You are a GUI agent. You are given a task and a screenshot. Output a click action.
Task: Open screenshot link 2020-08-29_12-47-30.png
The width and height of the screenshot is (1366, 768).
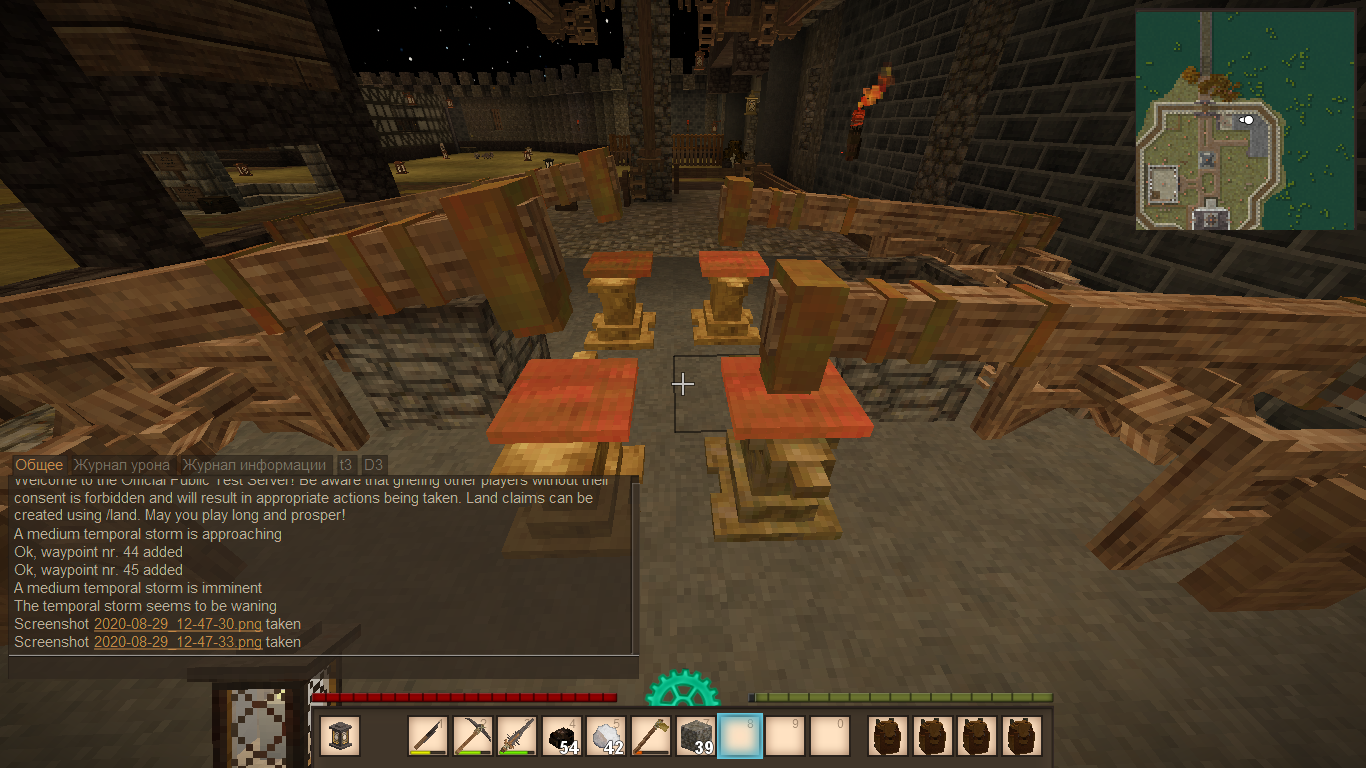[177, 624]
